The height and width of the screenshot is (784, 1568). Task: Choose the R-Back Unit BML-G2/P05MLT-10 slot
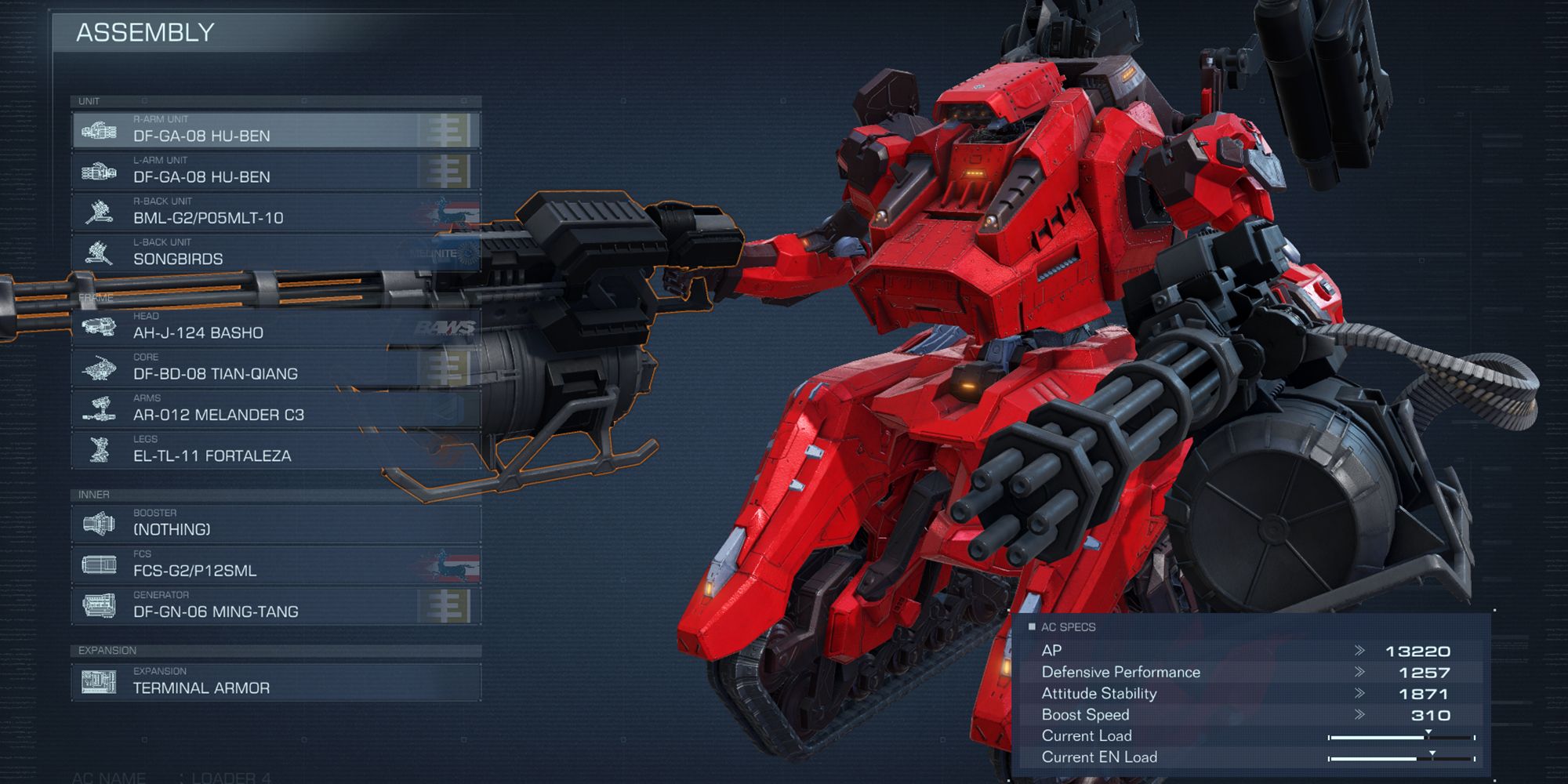(x=274, y=212)
